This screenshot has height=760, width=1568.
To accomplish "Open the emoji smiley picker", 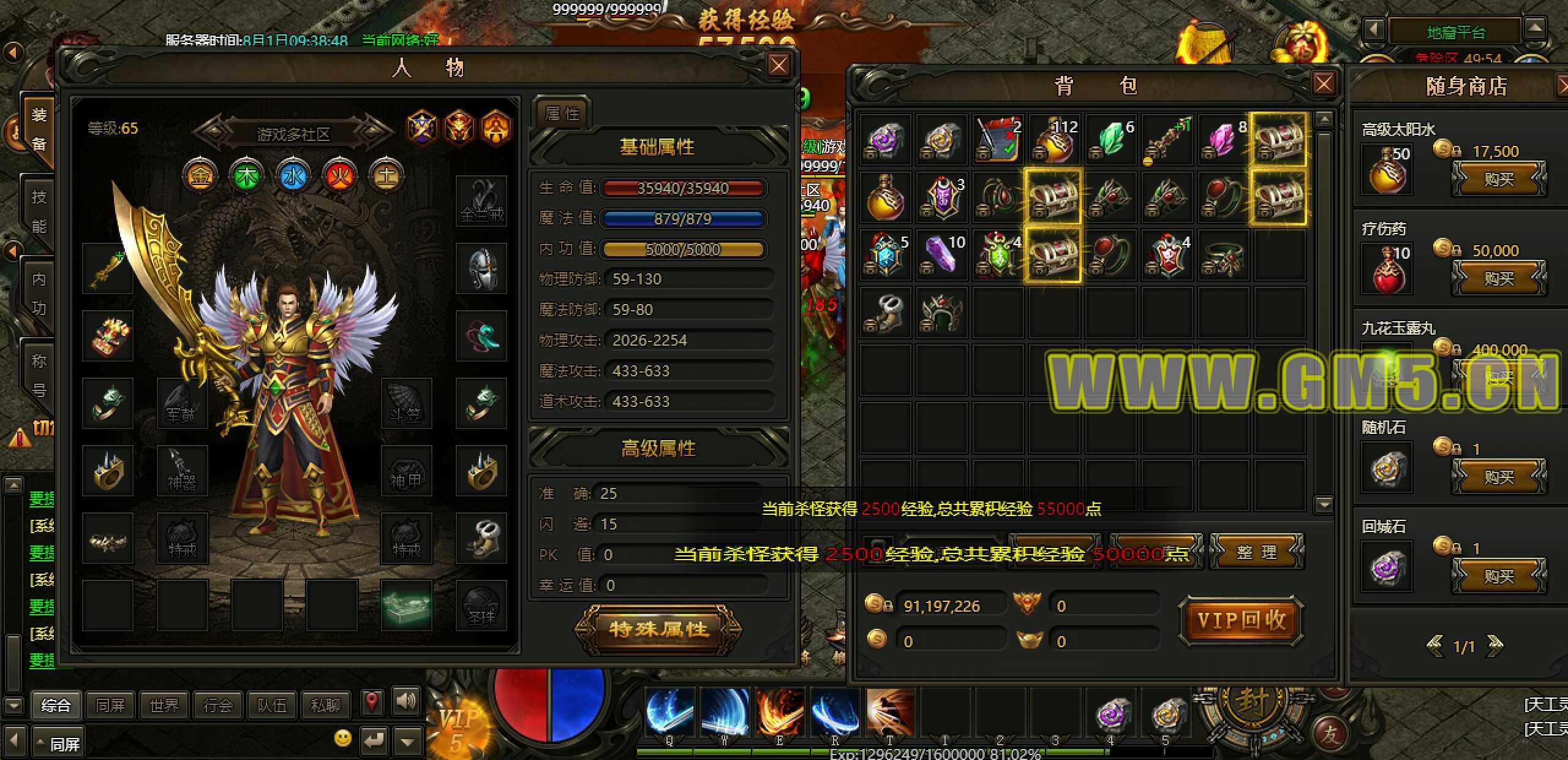I will [343, 738].
